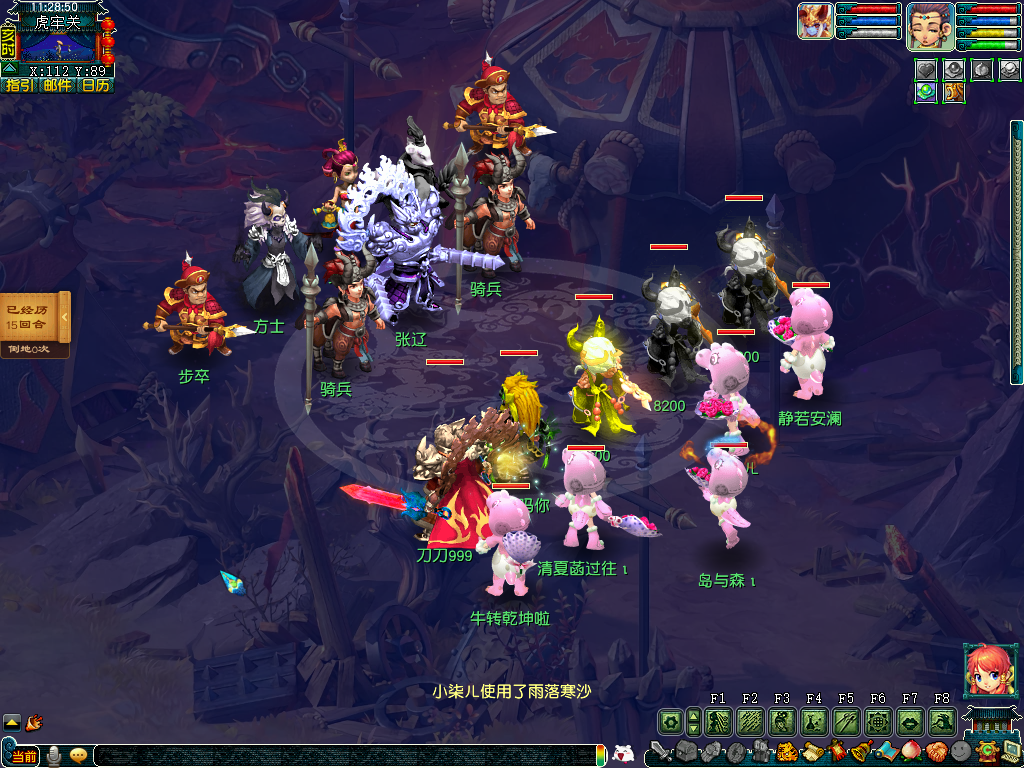Expand the 已经历 15回合 round panel arrow
This screenshot has height=768, width=1024.
coord(65,317)
